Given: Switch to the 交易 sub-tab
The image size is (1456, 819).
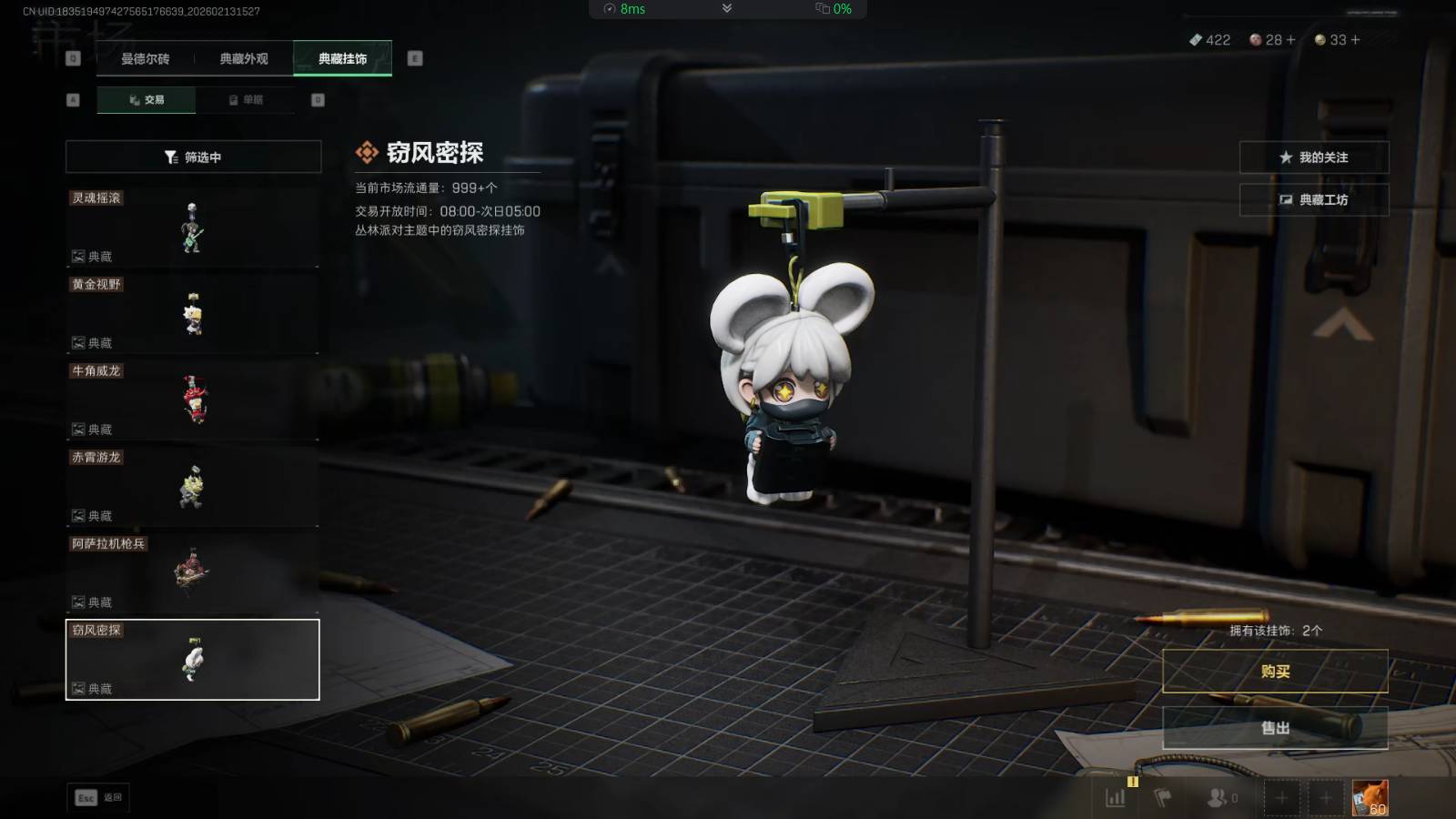Looking at the screenshot, I should 147,100.
